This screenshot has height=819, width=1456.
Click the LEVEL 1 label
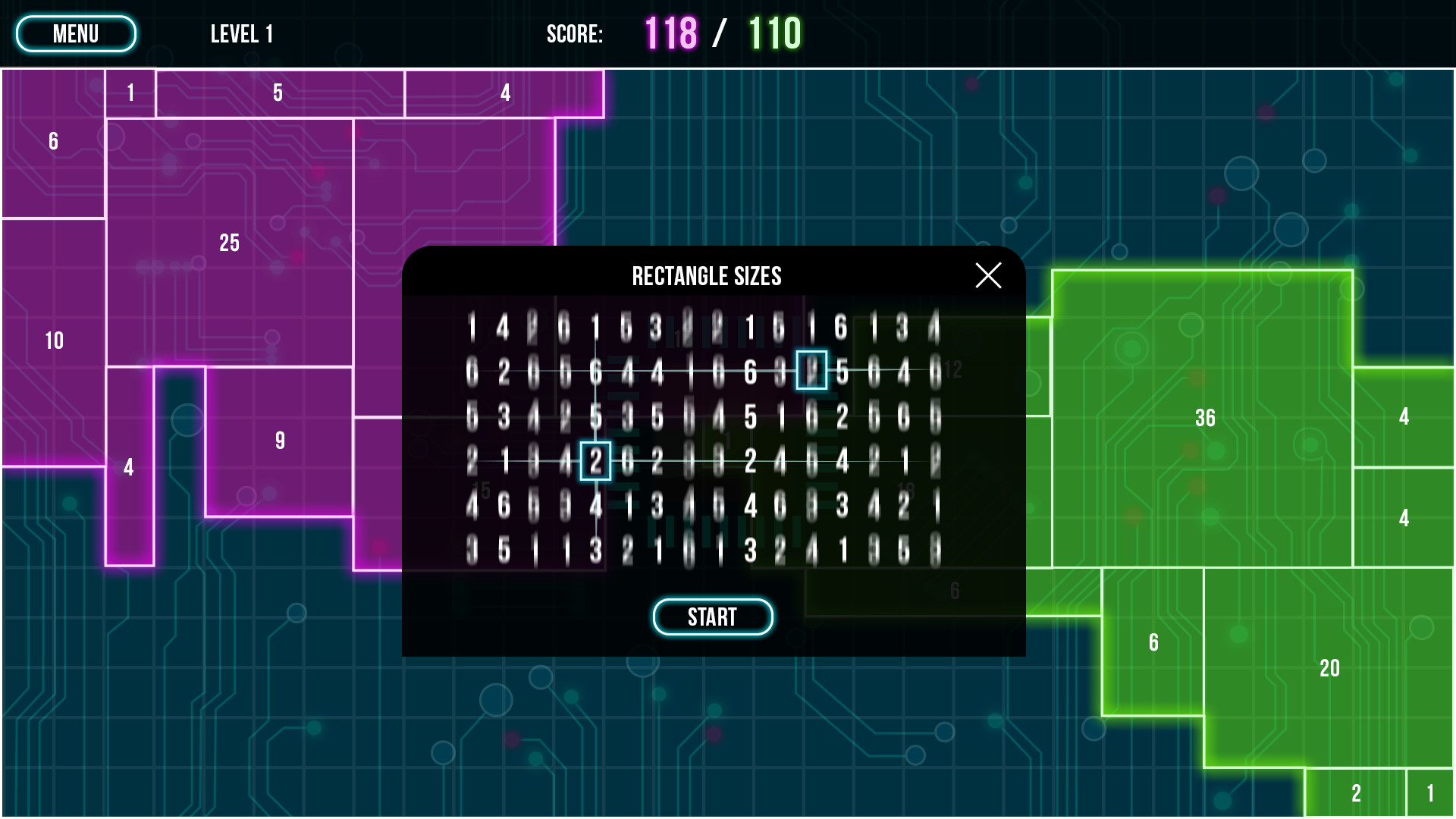pos(241,33)
